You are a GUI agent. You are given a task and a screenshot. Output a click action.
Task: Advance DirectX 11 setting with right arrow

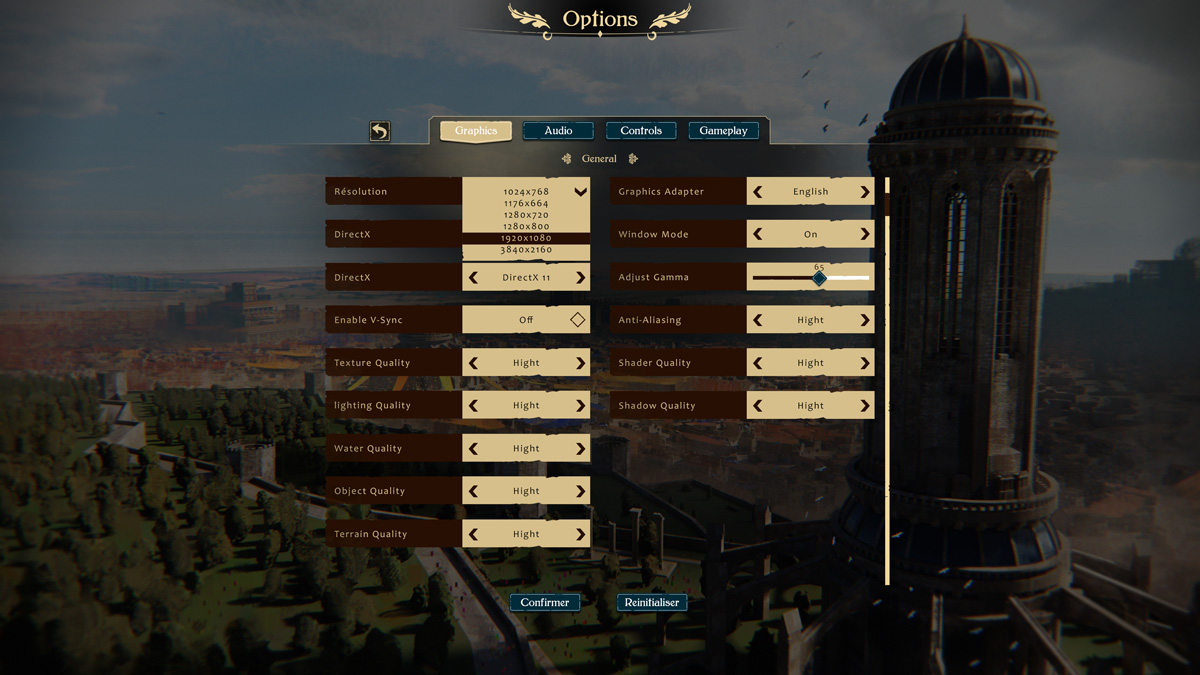coord(580,278)
